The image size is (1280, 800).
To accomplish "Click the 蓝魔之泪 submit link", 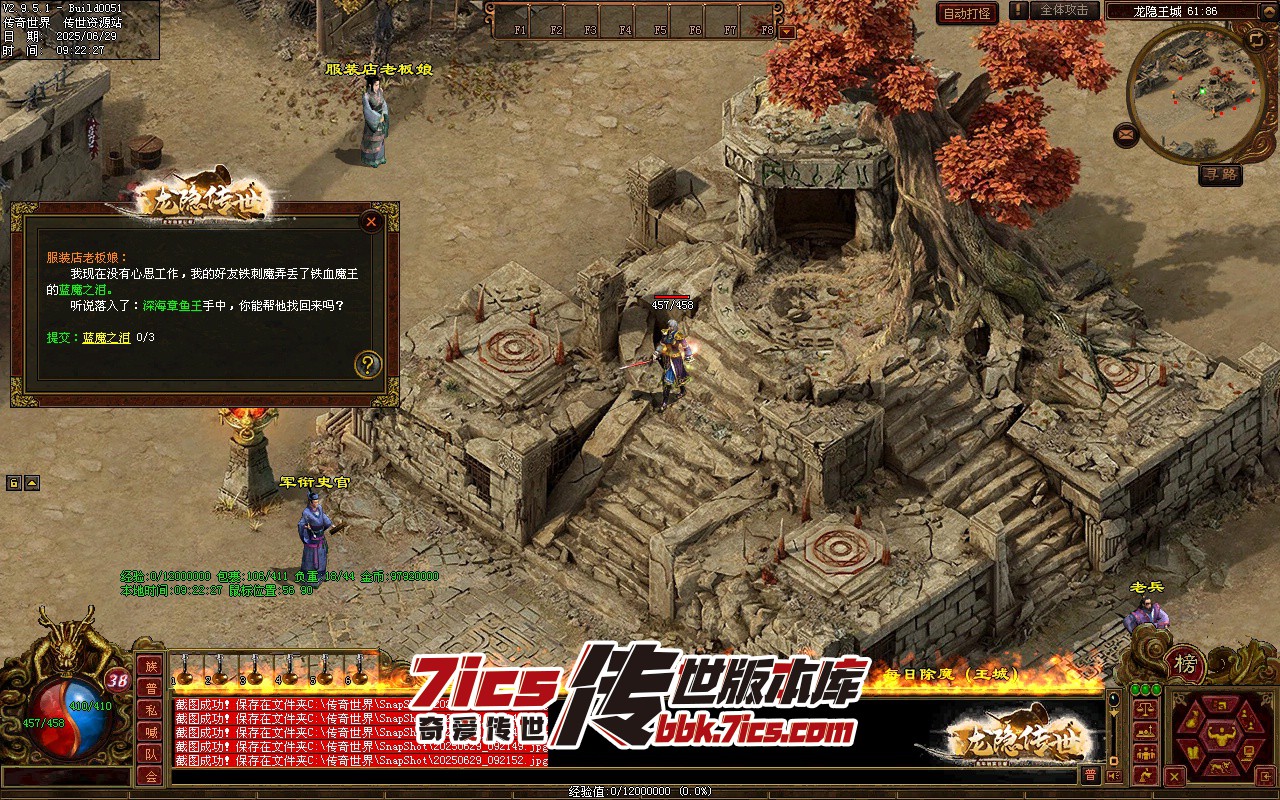I will [106, 338].
